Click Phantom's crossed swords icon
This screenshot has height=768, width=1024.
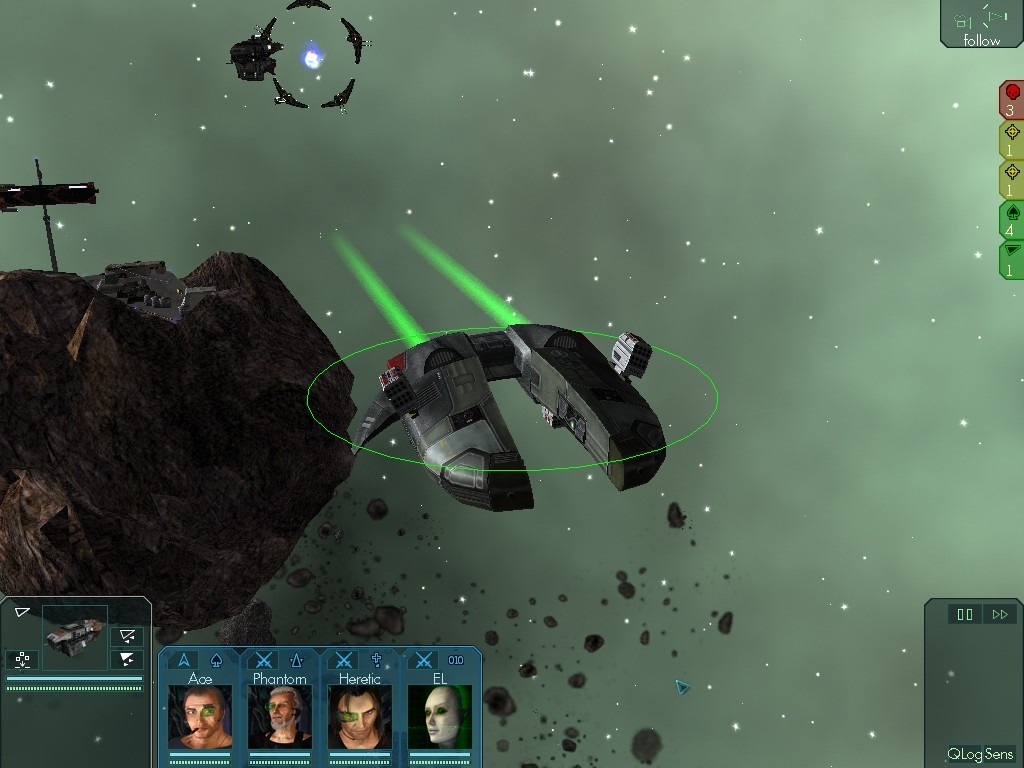[x=264, y=660]
